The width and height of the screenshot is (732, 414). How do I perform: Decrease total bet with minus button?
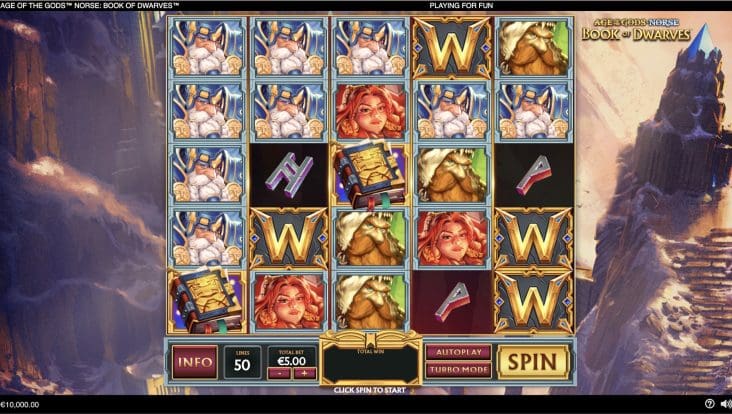[280, 373]
